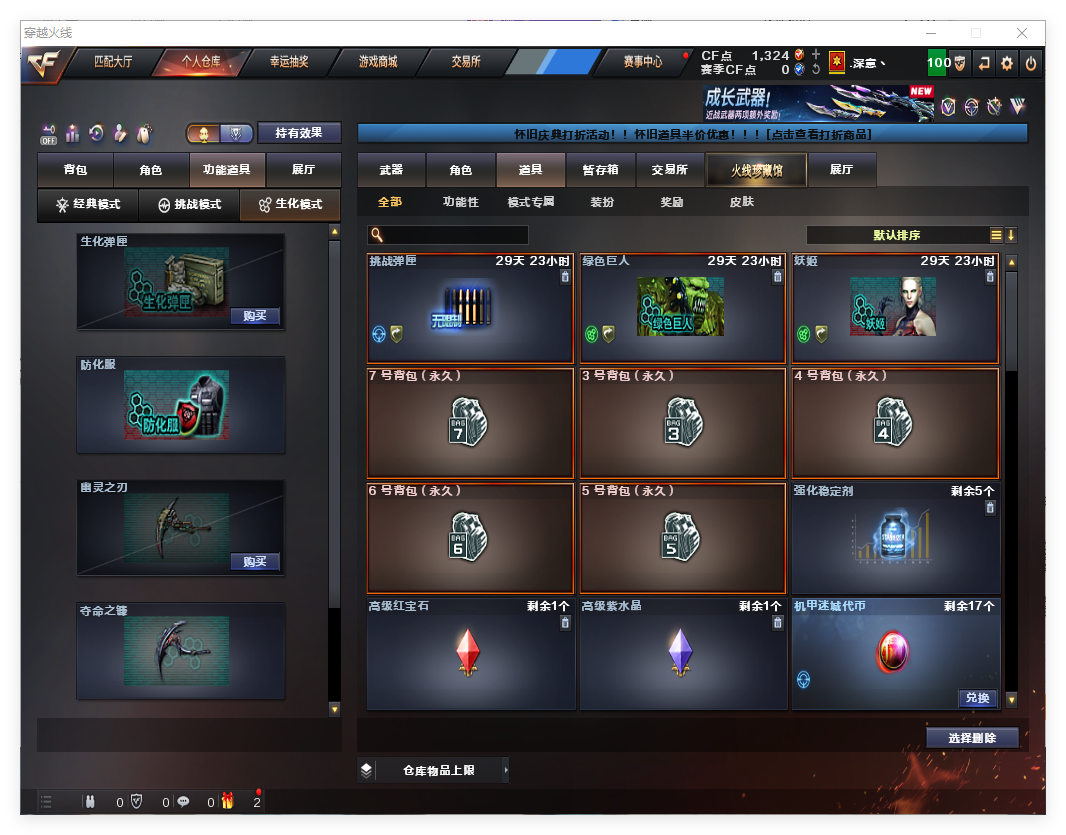This screenshot has height=835, width=1066.
Task: Go to the 幸运抽奖 lucky draw
Action: click(x=289, y=62)
